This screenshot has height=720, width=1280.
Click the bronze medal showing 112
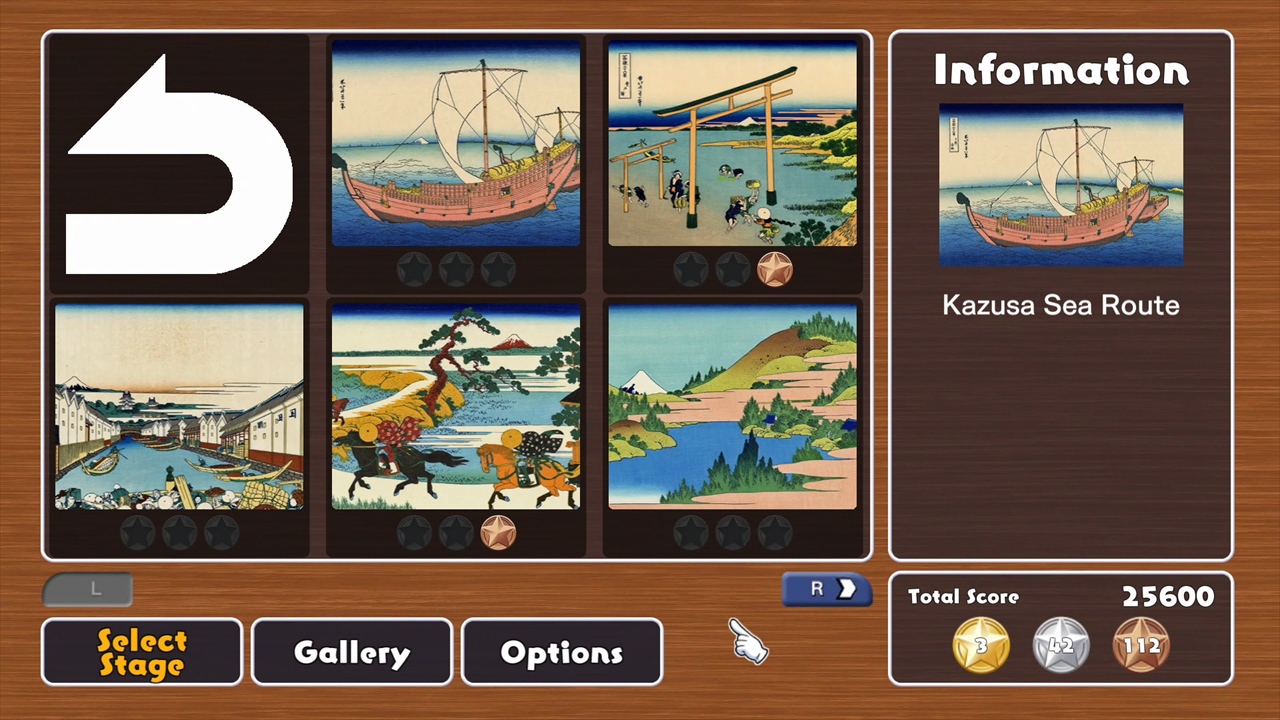1142,645
